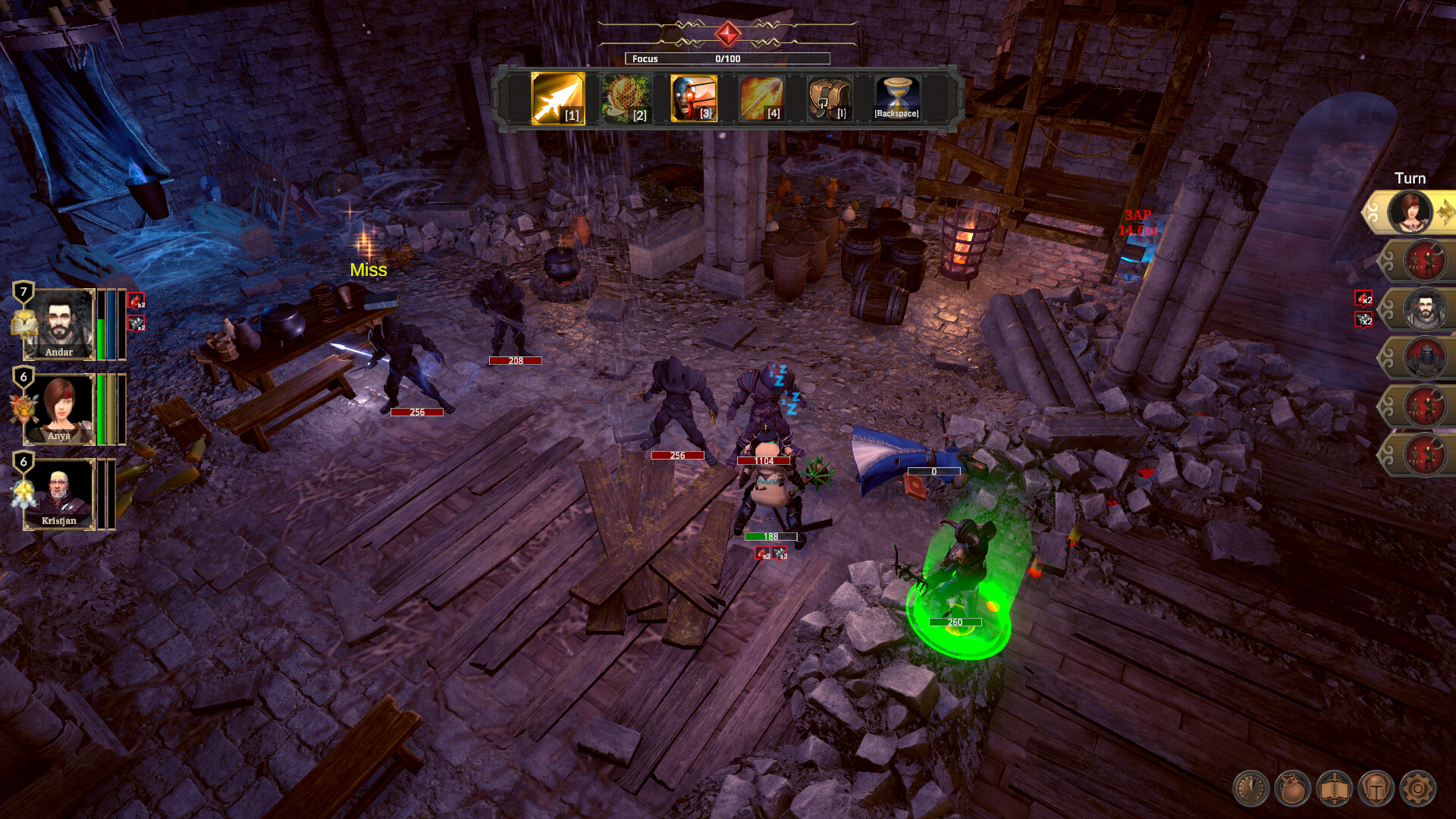Select Andar's party portrait
1456x819 pixels.
(59, 324)
